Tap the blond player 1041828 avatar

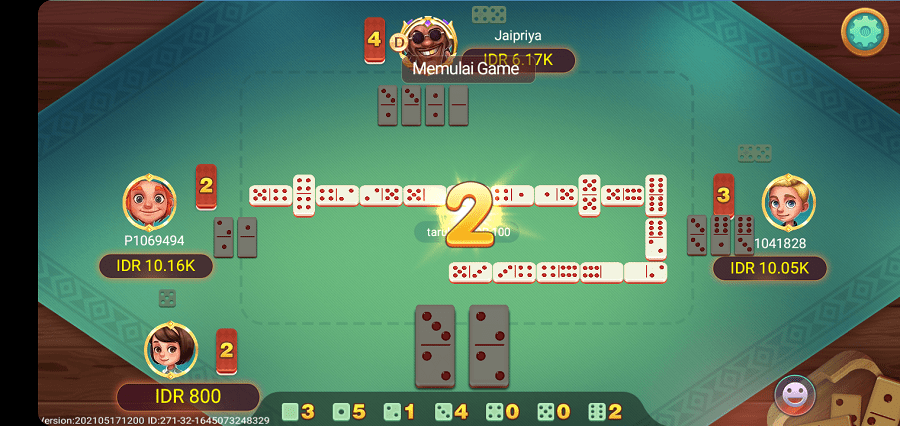787,202
